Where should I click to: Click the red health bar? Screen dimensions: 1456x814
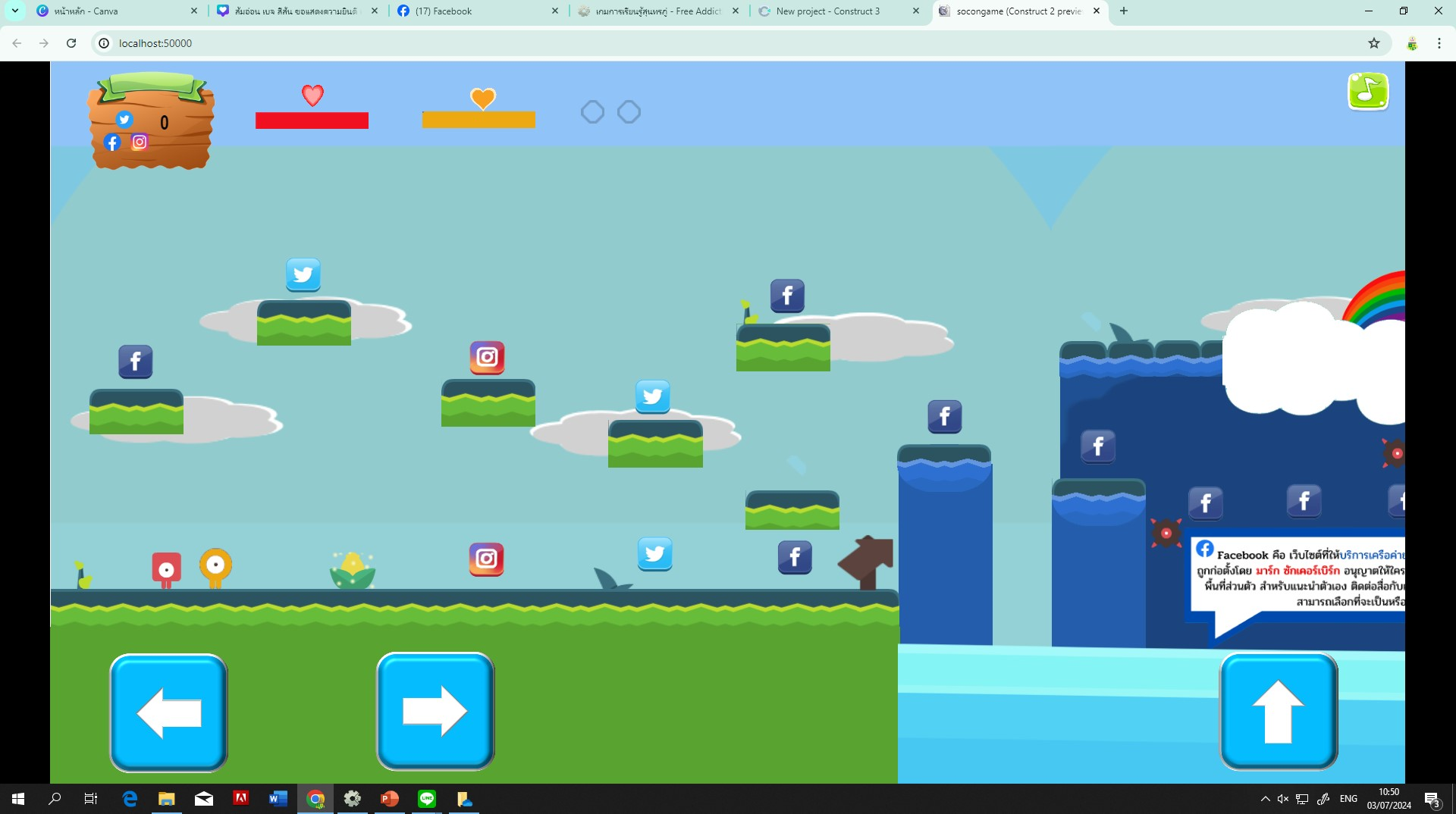tap(311, 118)
